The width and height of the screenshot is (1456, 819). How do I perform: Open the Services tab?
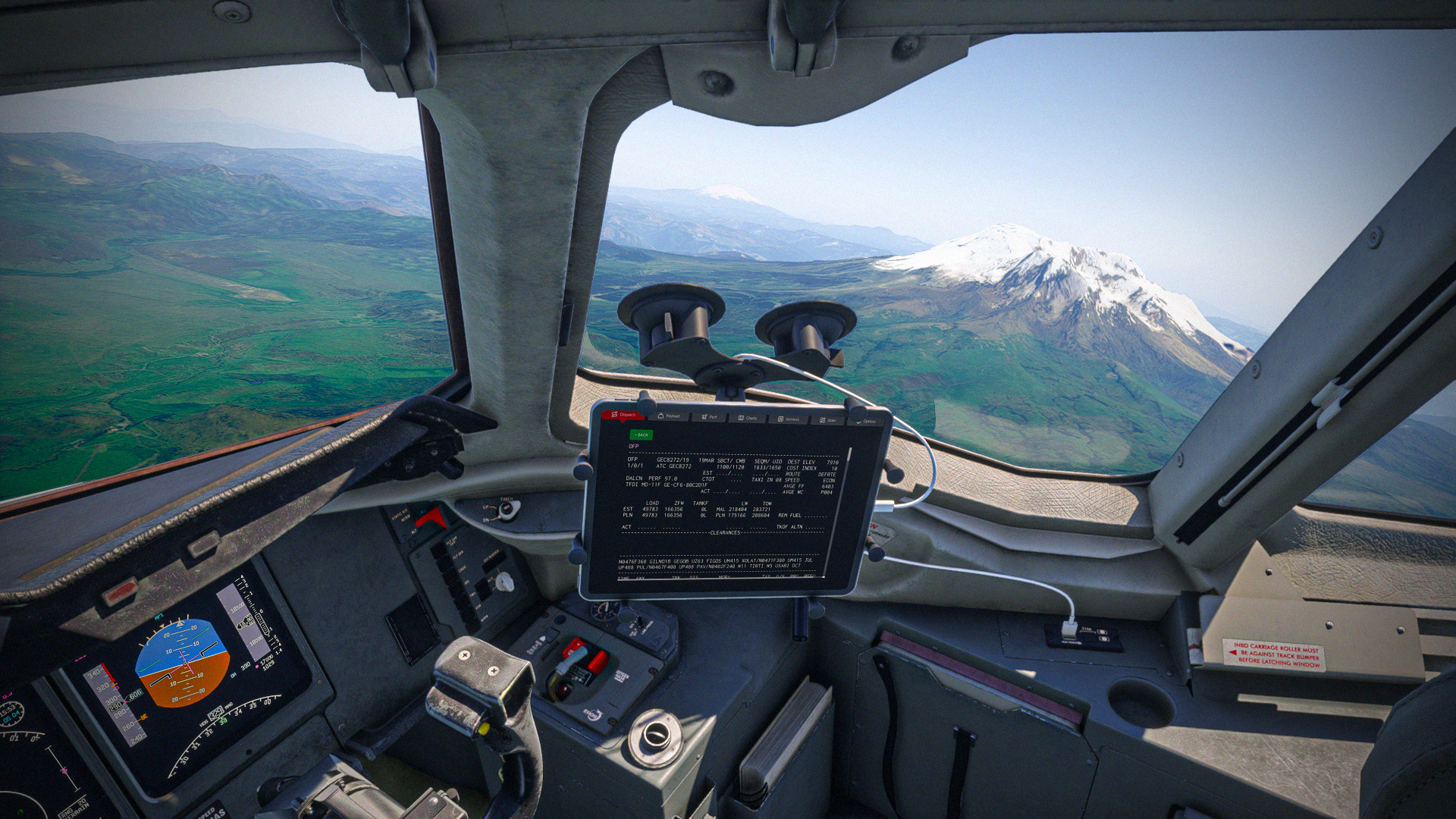click(x=789, y=419)
